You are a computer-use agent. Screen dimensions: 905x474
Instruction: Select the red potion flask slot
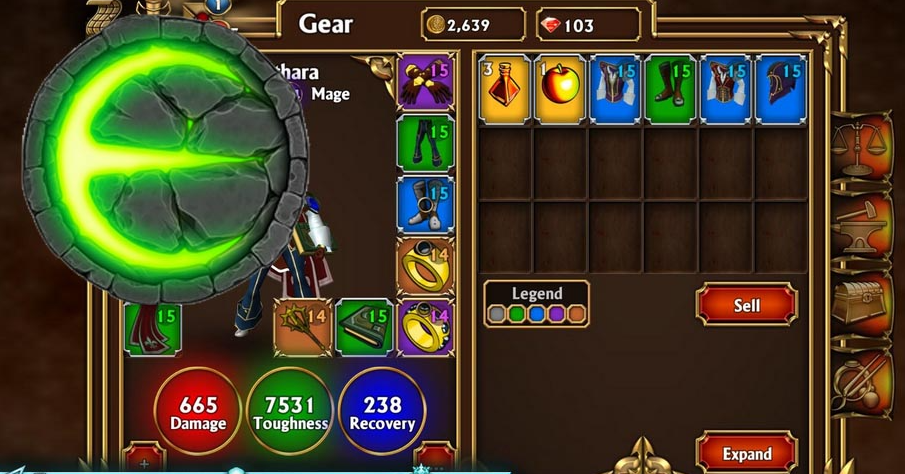(x=505, y=89)
